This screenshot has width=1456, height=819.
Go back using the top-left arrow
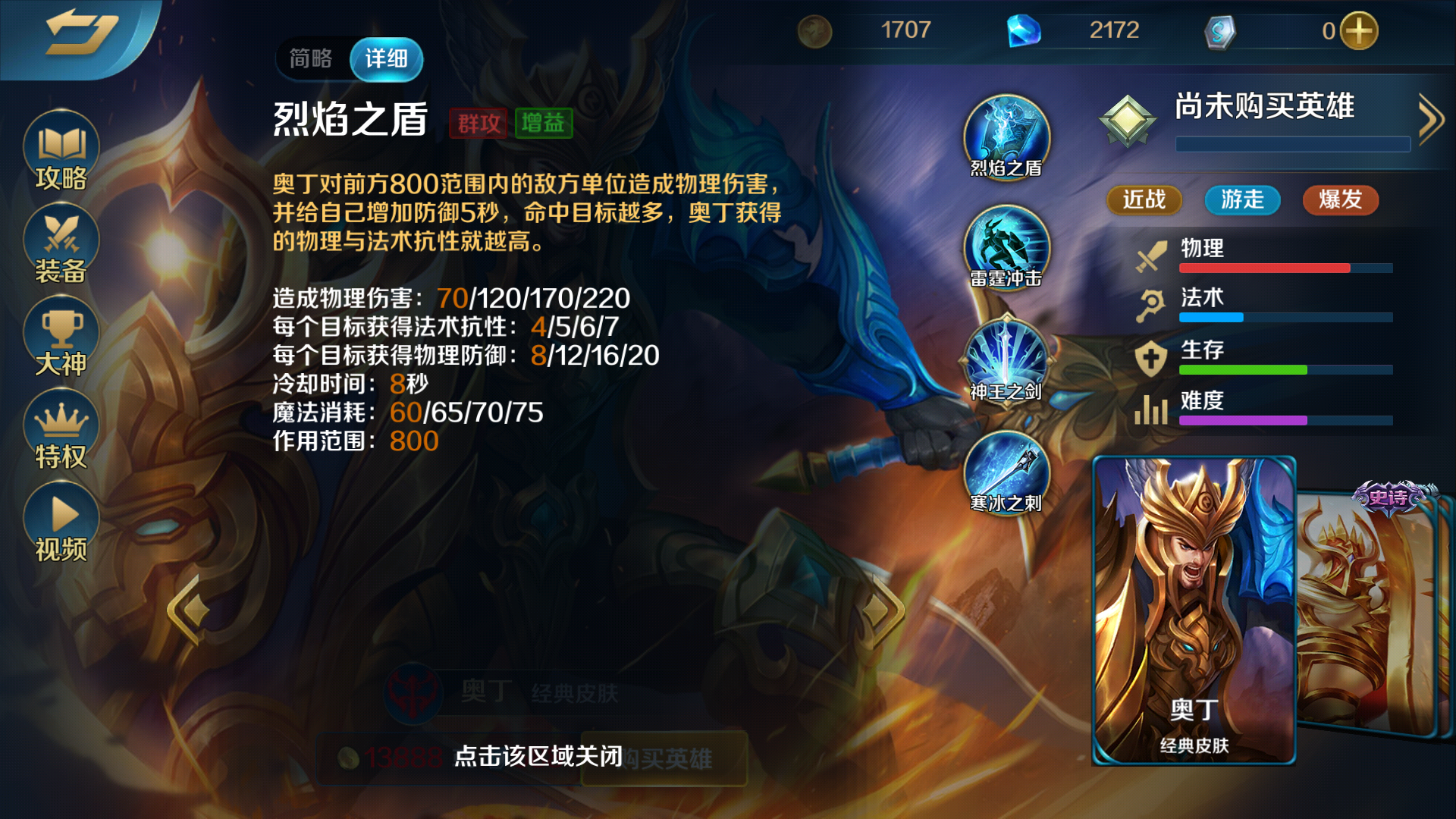pos(80,34)
